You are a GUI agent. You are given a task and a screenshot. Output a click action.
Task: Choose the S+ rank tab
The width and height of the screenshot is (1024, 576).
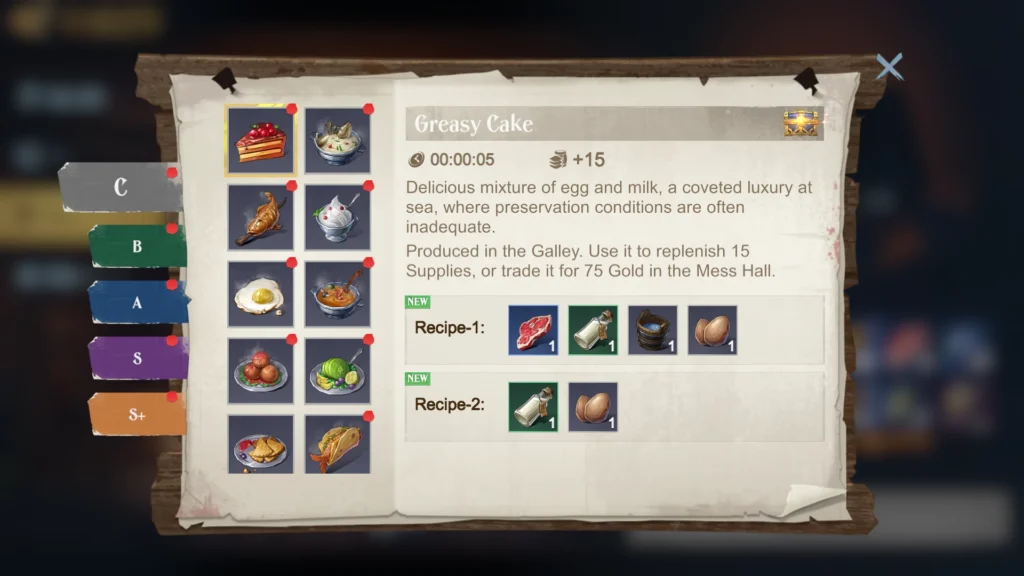137,414
